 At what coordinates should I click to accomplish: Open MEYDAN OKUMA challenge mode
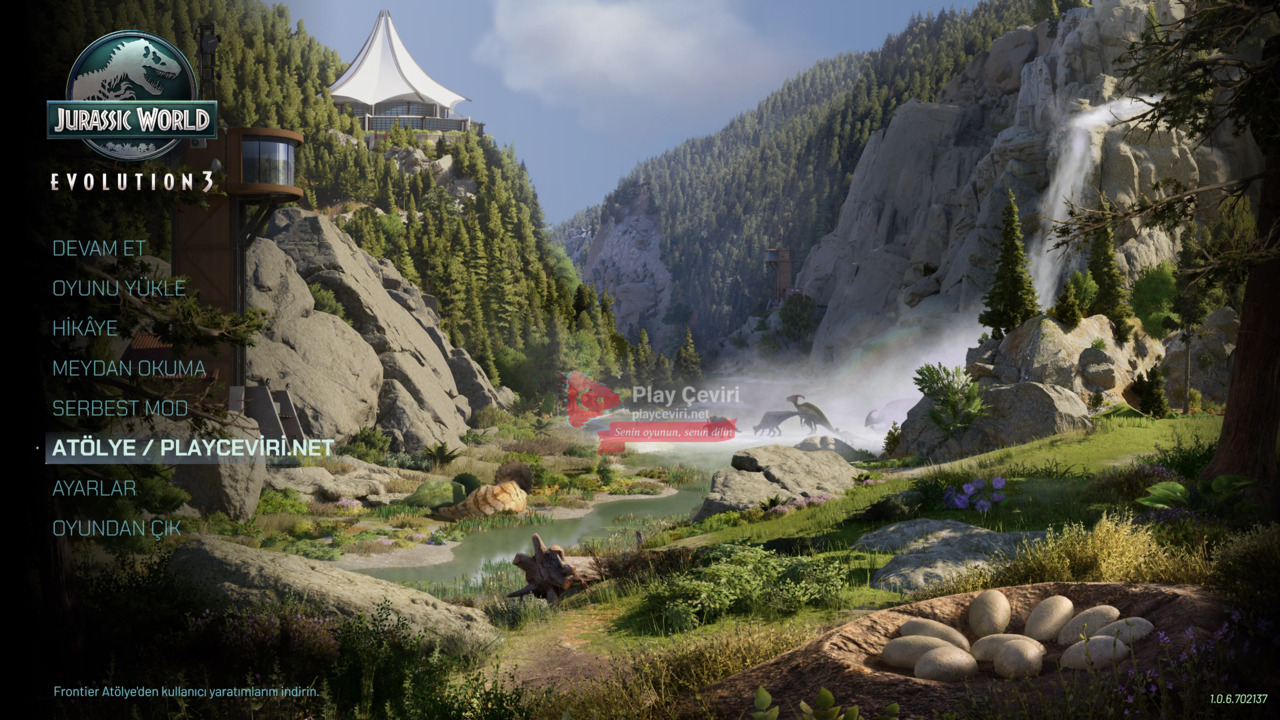(x=129, y=368)
